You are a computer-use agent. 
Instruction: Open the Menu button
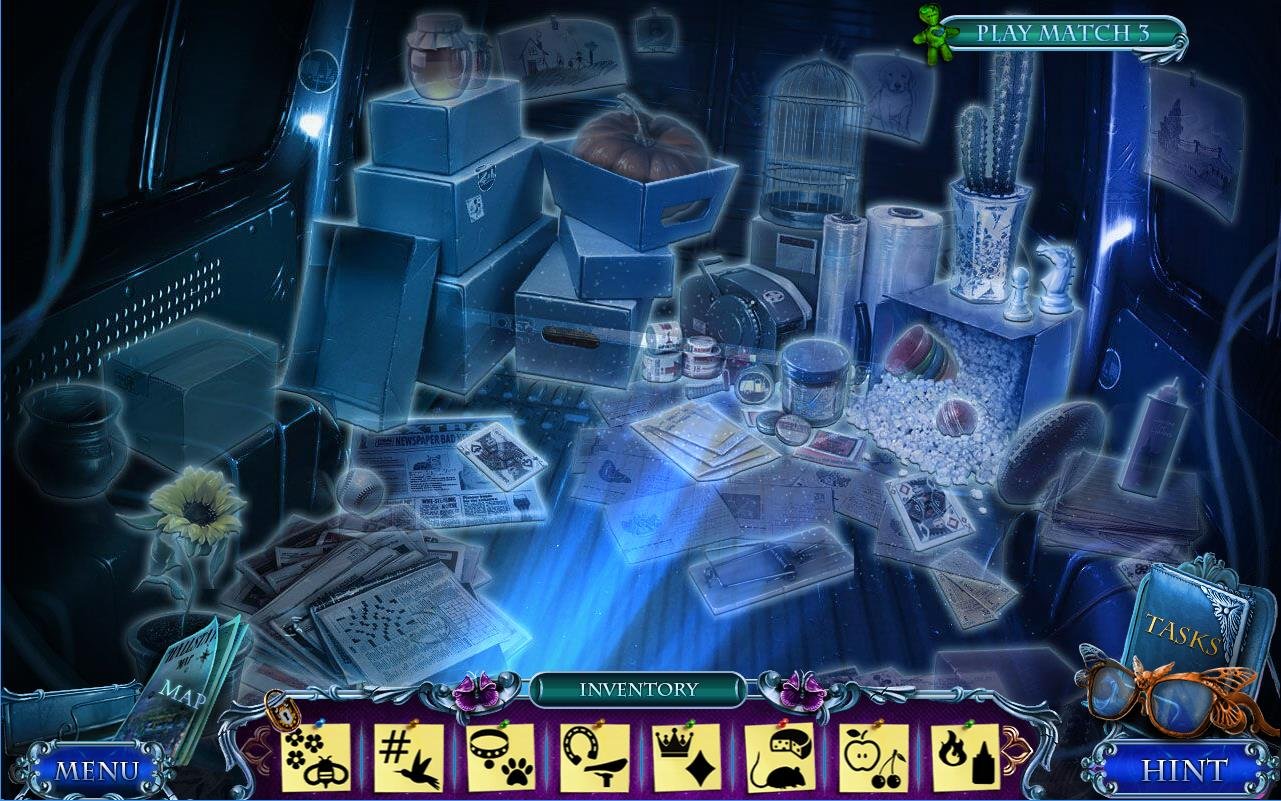[96, 770]
